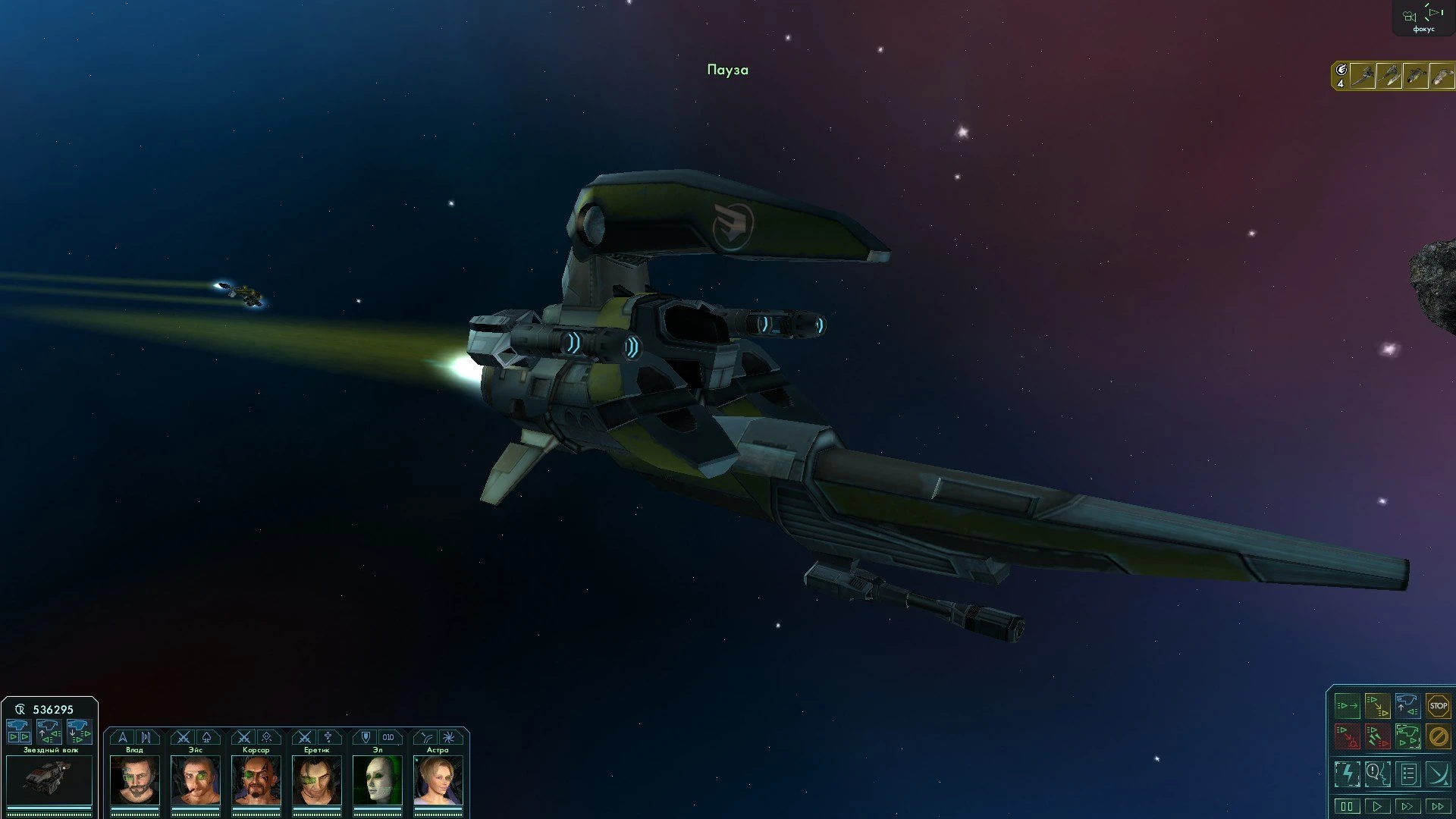Screen dimensions: 1456x819
Task: Give the red attack-target order
Action: [x=1348, y=736]
